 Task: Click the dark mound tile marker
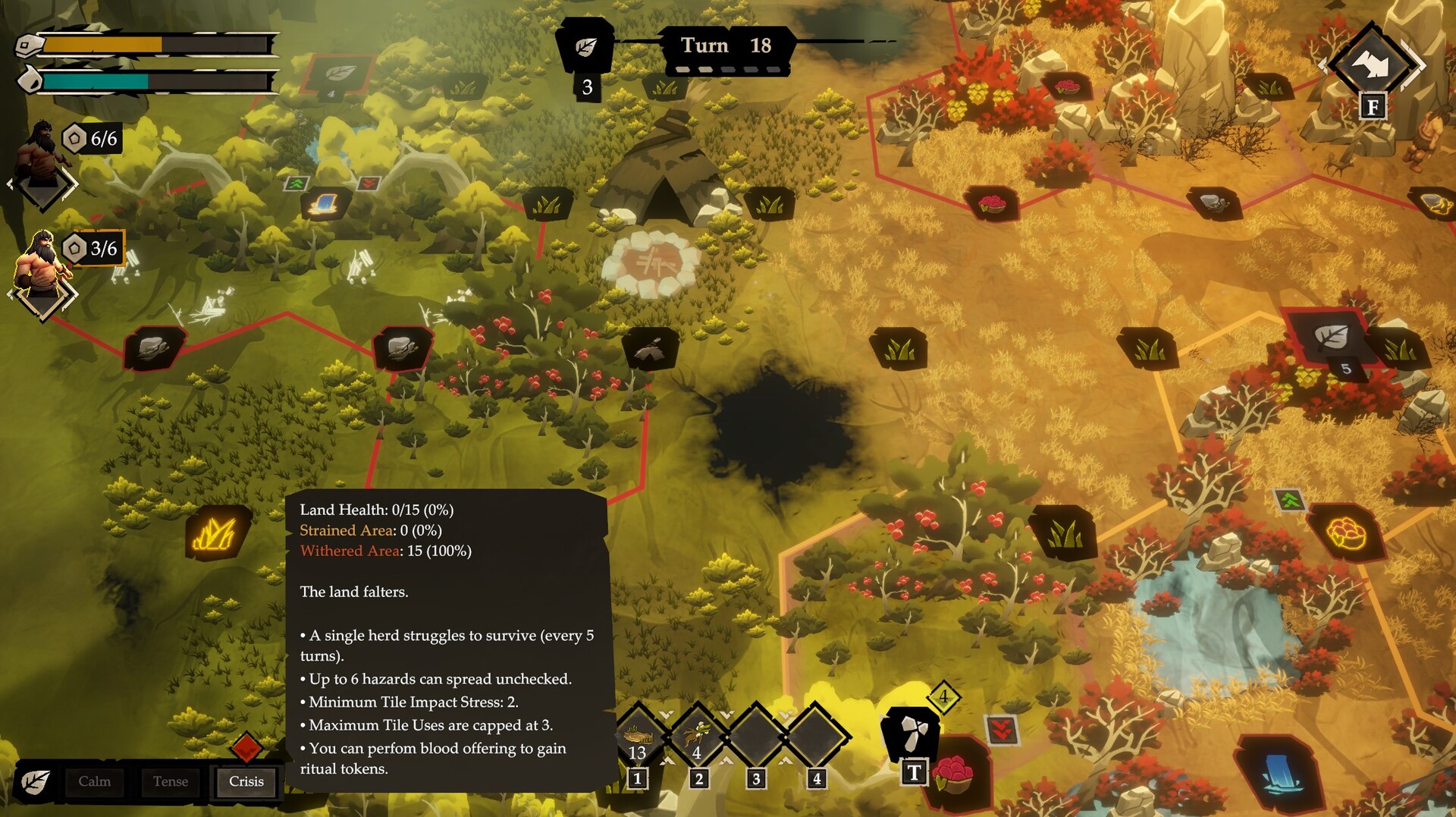click(650, 350)
